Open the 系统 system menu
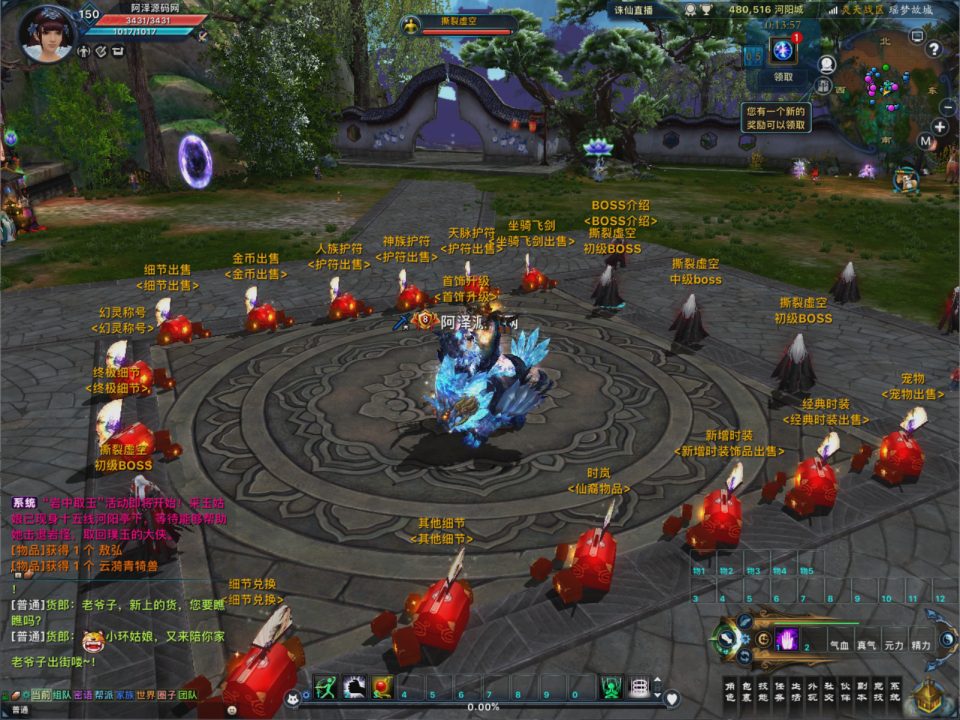 tap(896, 692)
